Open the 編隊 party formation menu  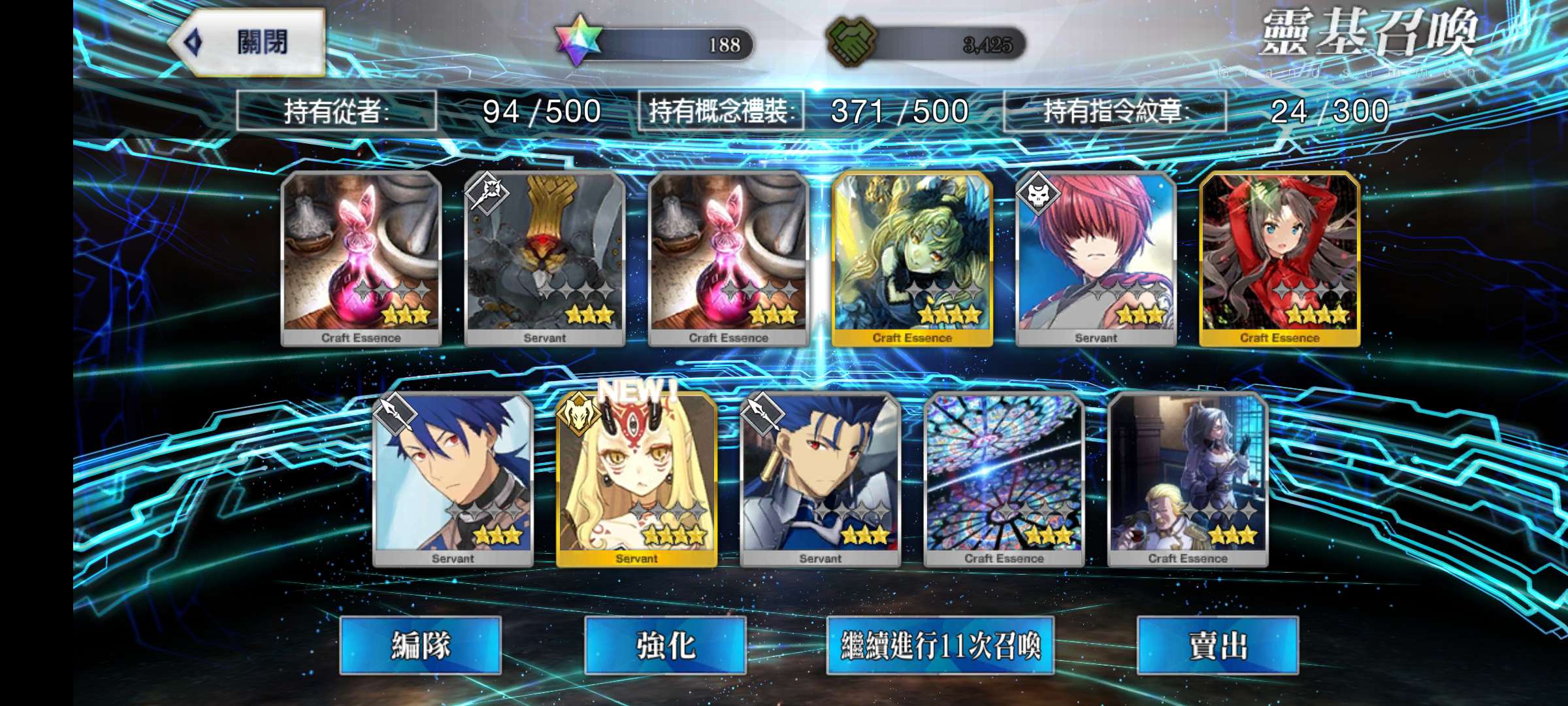coord(420,645)
